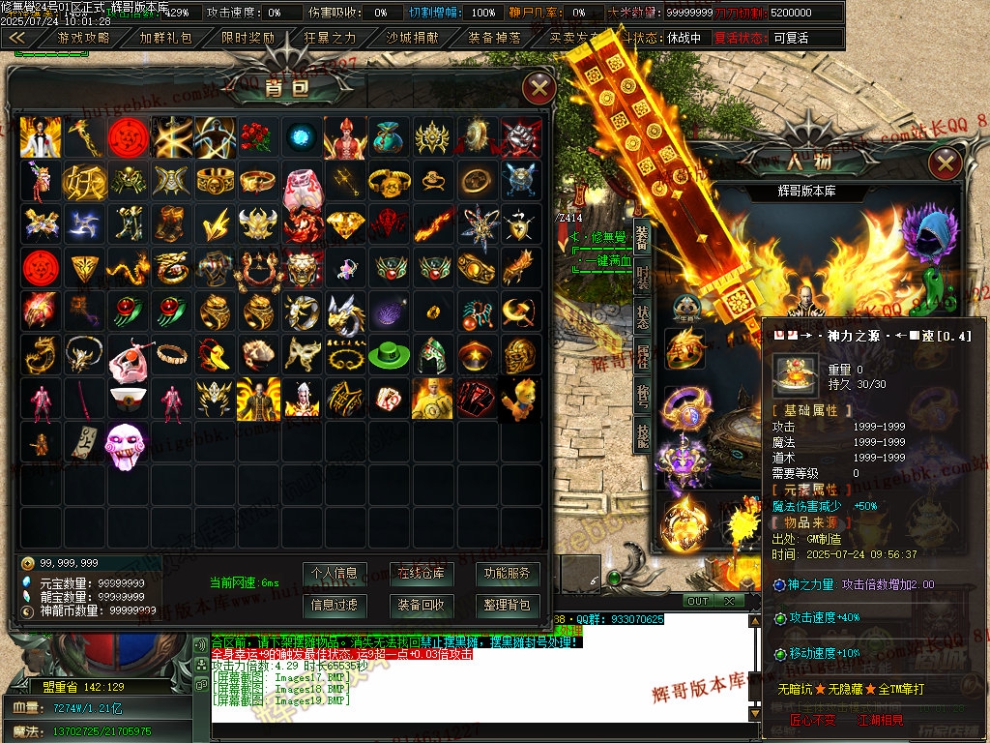Viewport: 990px width, 743px height.
Task: Open the 限时奖励 timed rewards menu
Action: point(247,38)
